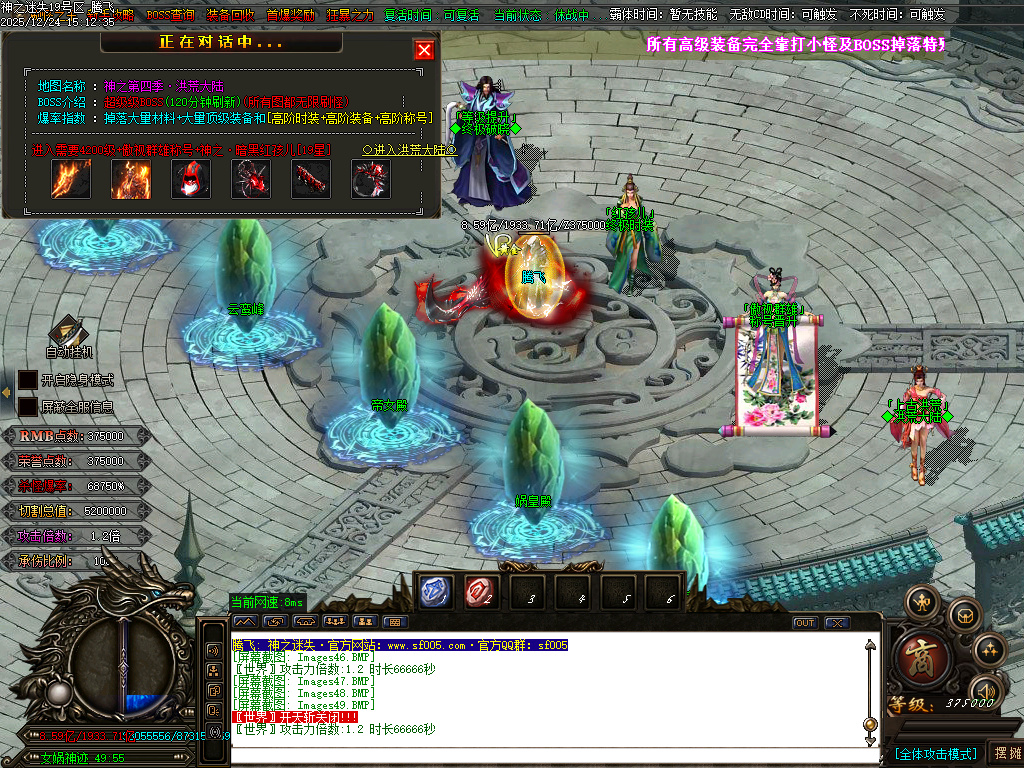
Task: Open the bag icon round button
Action: click(x=965, y=613)
